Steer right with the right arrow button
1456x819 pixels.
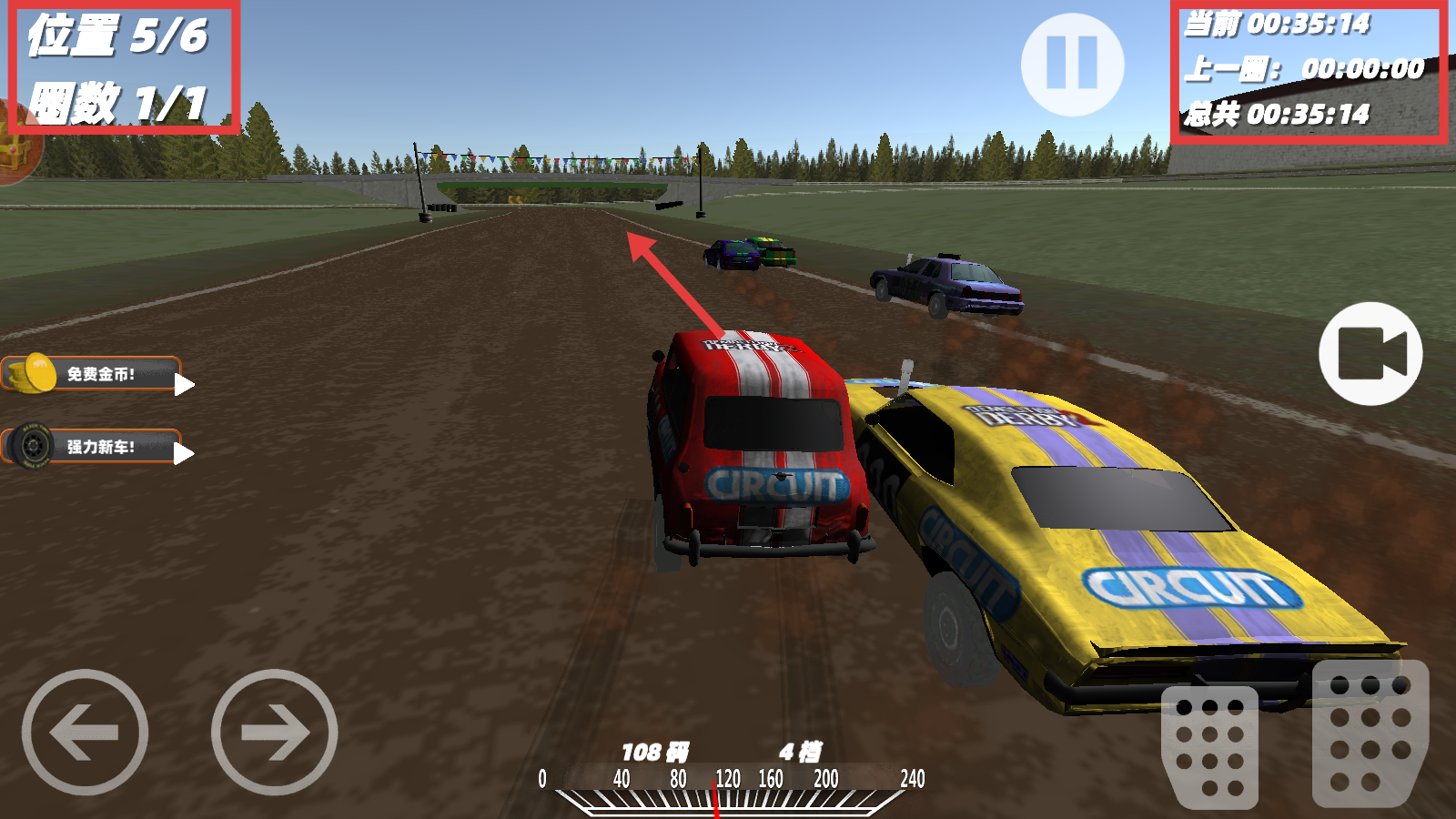pyautogui.click(x=274, y=733)
